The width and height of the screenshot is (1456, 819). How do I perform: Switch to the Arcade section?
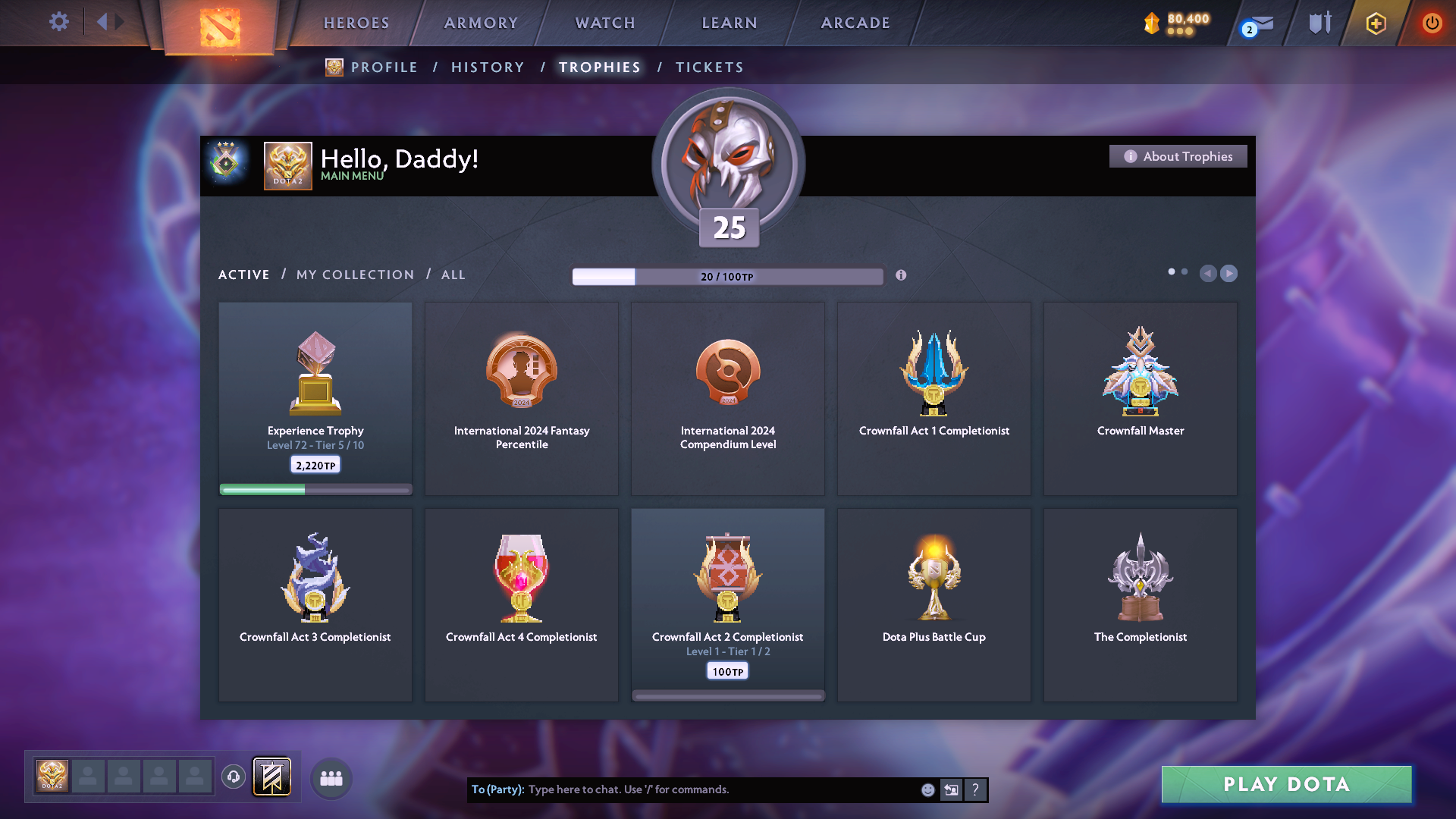point(855,23)
